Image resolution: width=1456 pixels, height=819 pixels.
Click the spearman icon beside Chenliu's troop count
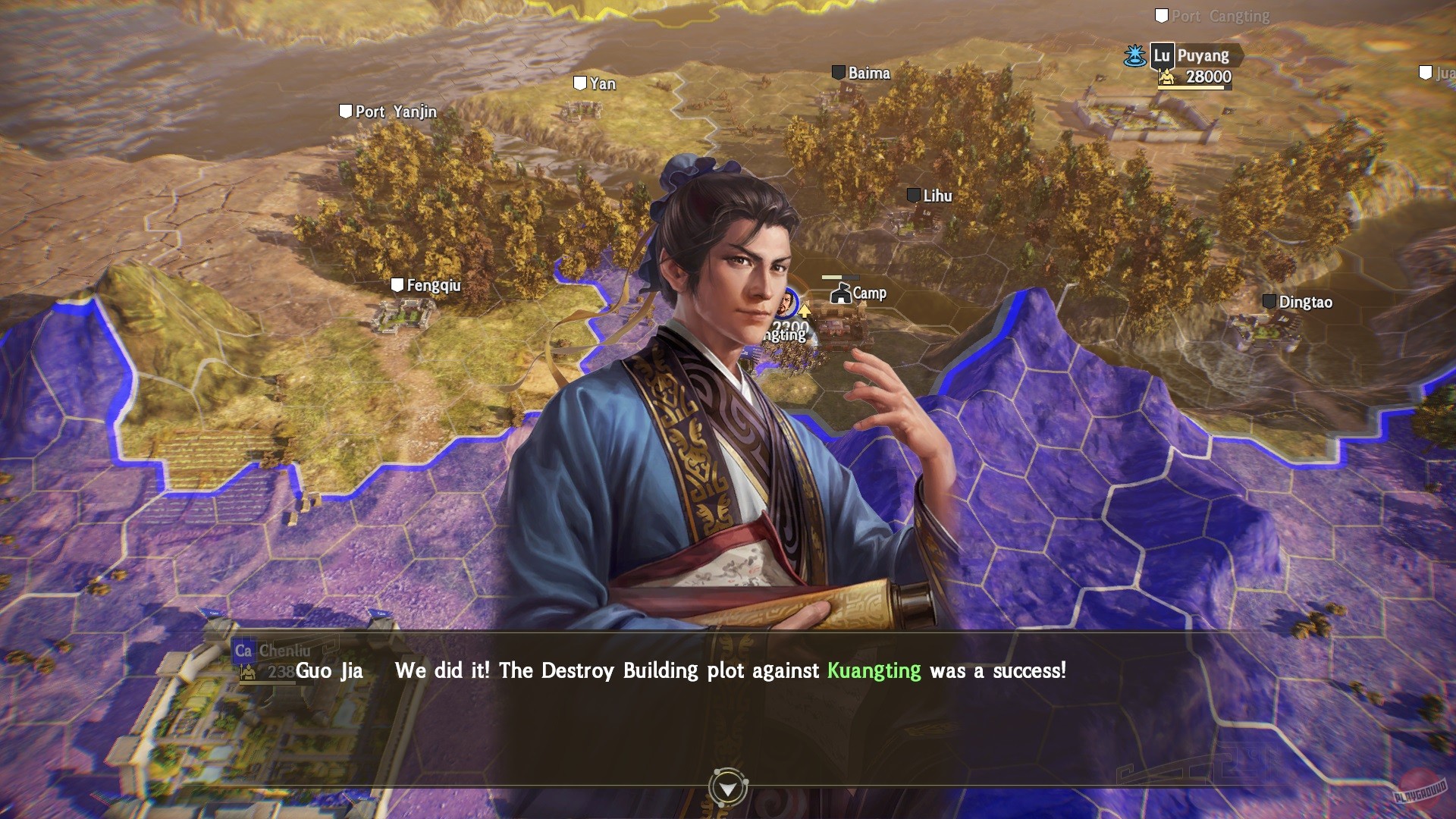pos(249,670)
